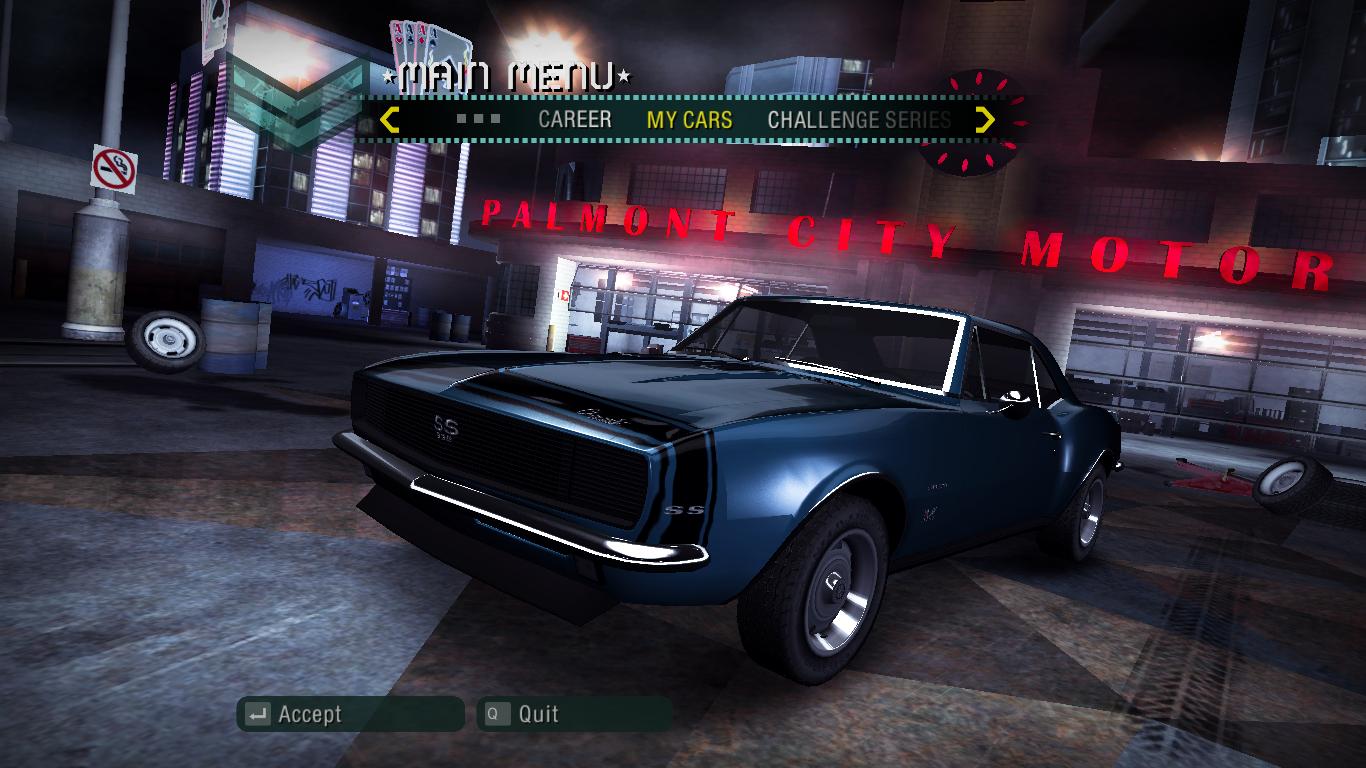Viewport: 1366px width, 768px height.
Task: Exit using the Quit button
Action: (573, 714)
